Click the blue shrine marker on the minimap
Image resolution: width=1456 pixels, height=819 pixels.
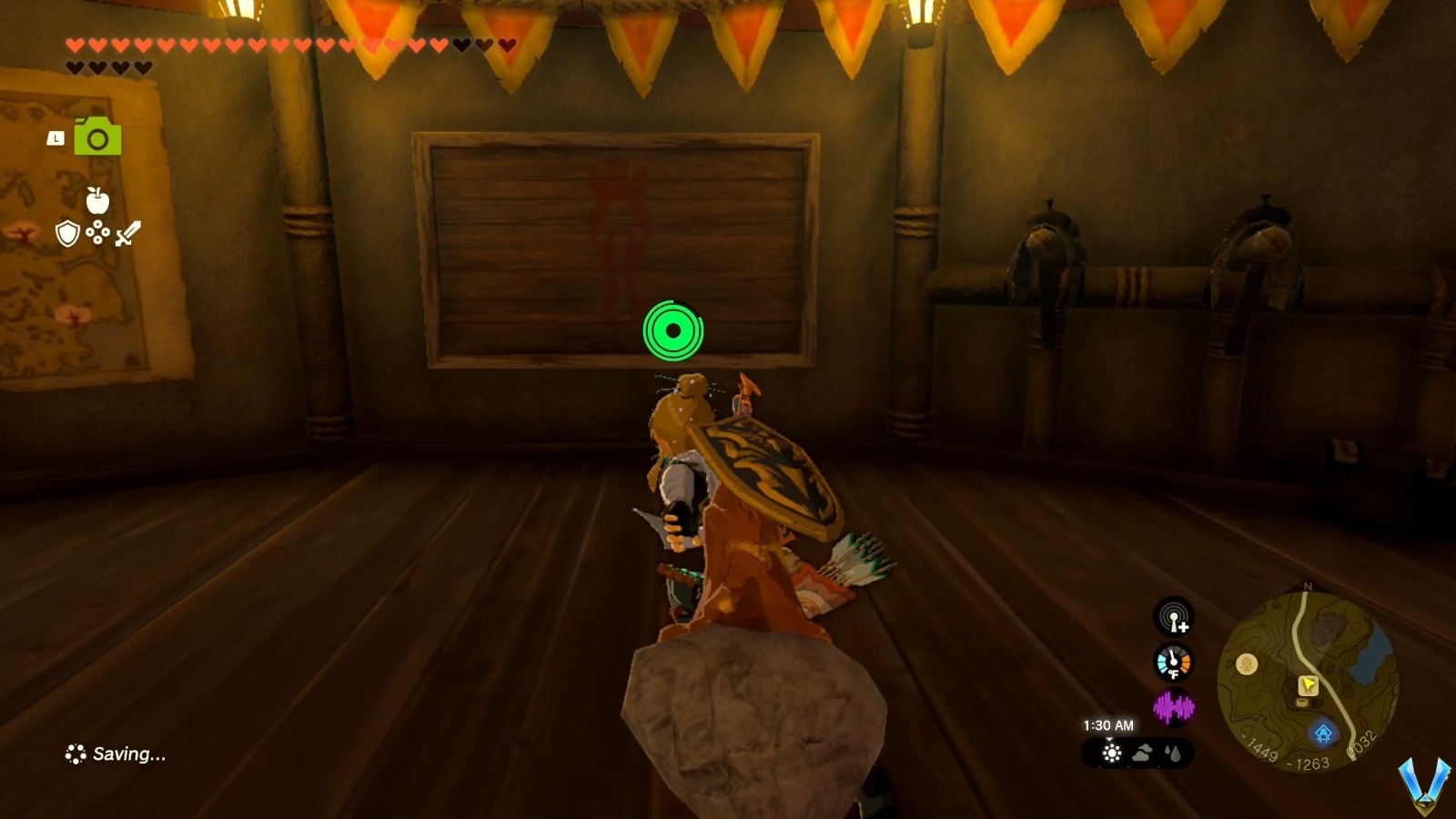(1323, 732)
